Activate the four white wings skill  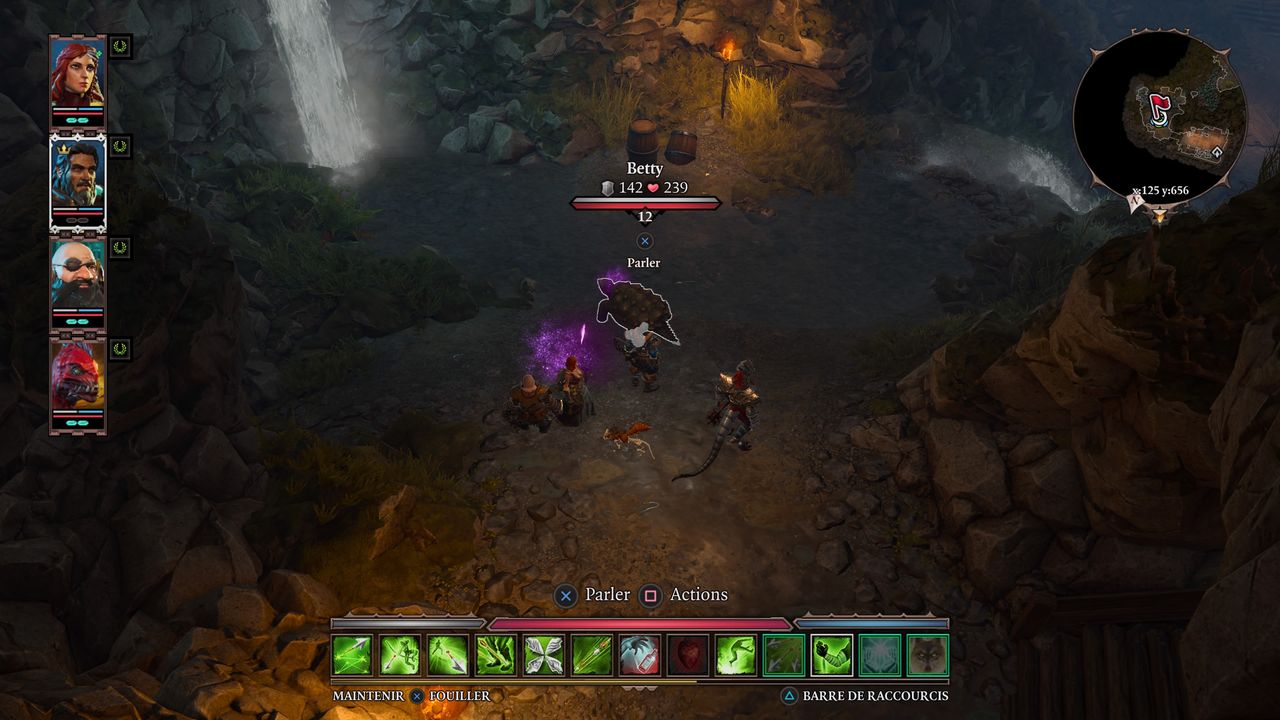[x=544, y=655]
